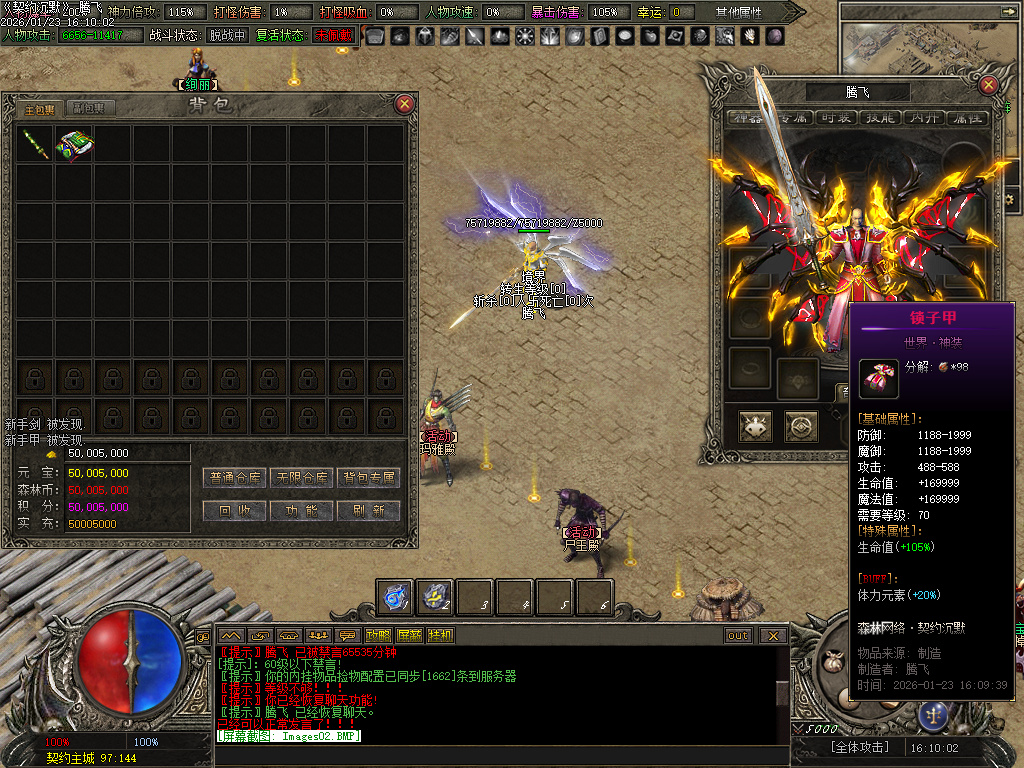This screenshot has height=768, width=1024.
Task: Open the 功能 function button
Action: tap(302, 510)
